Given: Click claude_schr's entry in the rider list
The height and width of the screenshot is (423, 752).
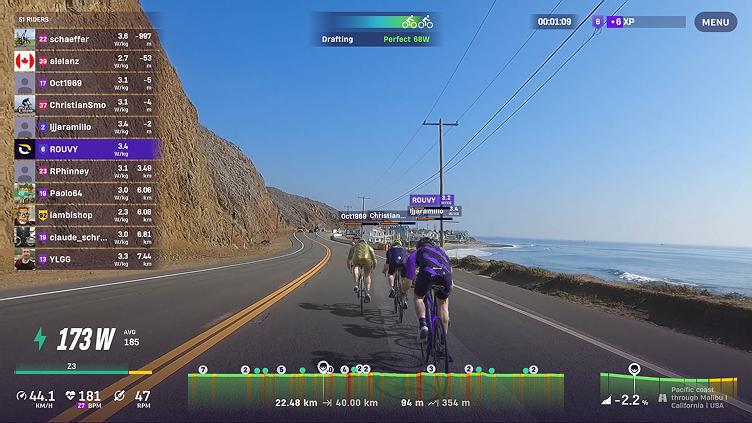Looking at the screenshot, I should tap(86, 237).
